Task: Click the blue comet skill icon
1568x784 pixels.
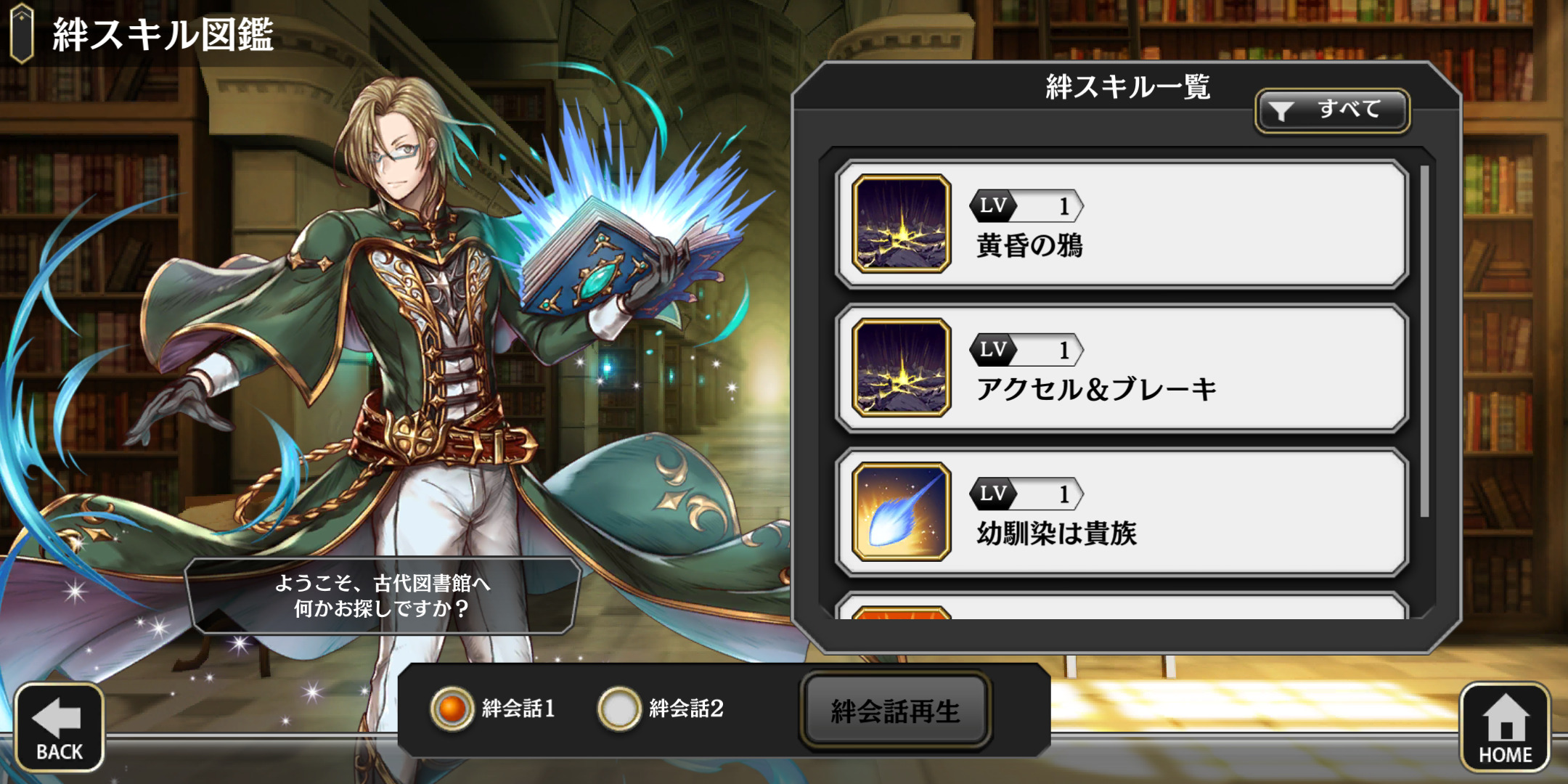Action: coord(902,512)
